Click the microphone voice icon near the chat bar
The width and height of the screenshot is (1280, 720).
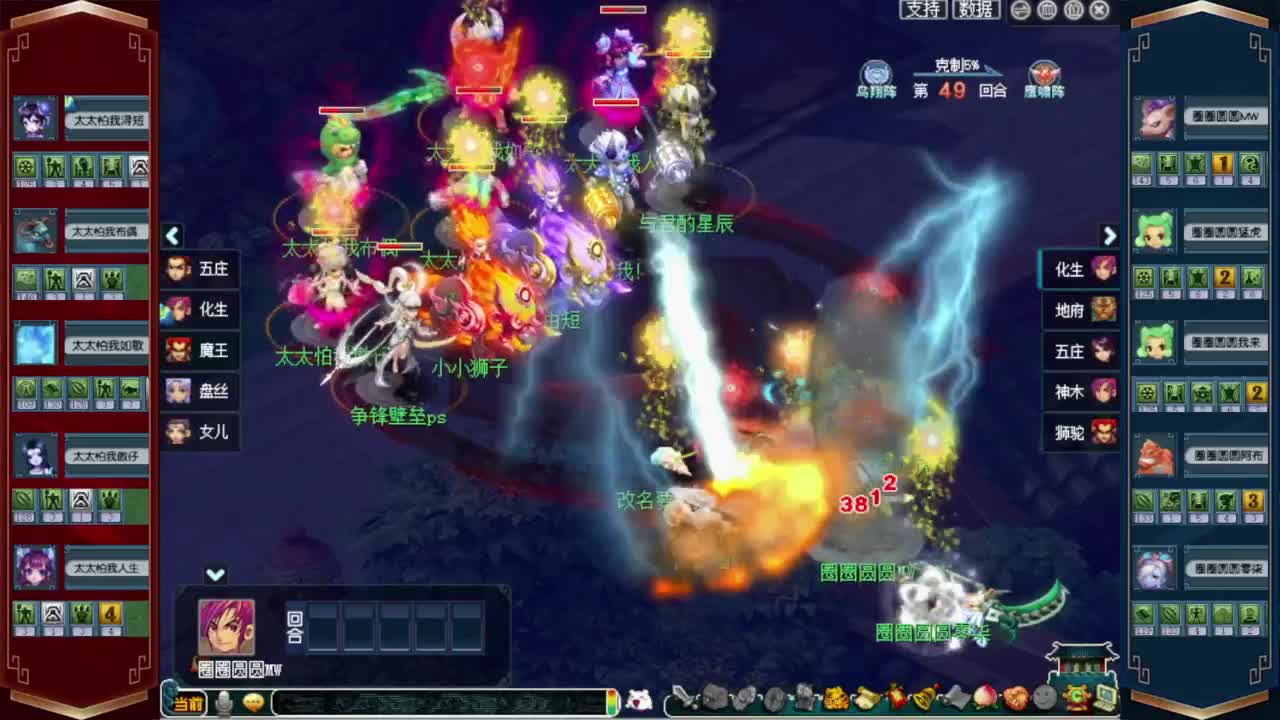point(225,701)
